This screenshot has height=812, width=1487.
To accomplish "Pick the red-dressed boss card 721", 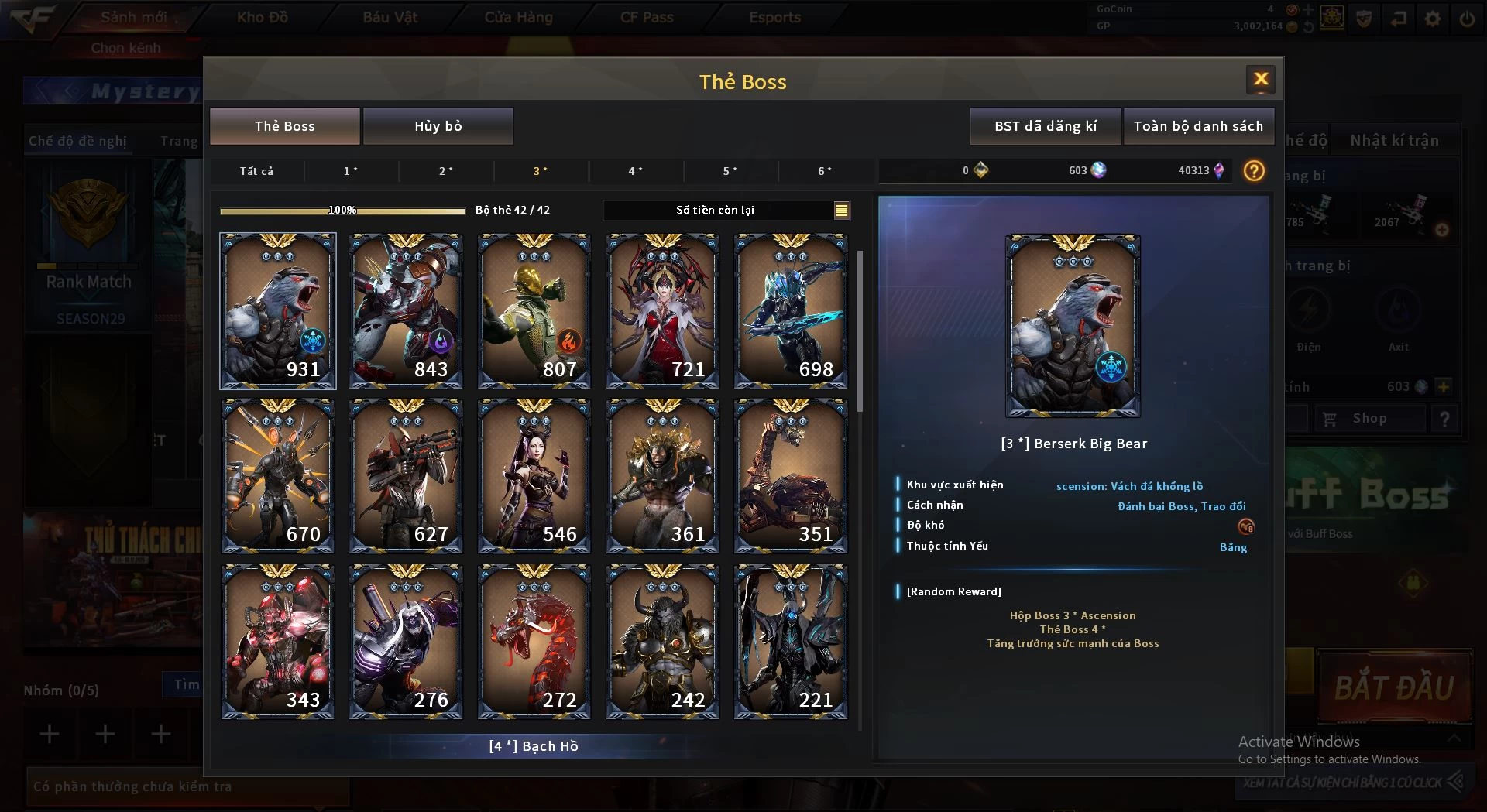I will click(662, 310).
